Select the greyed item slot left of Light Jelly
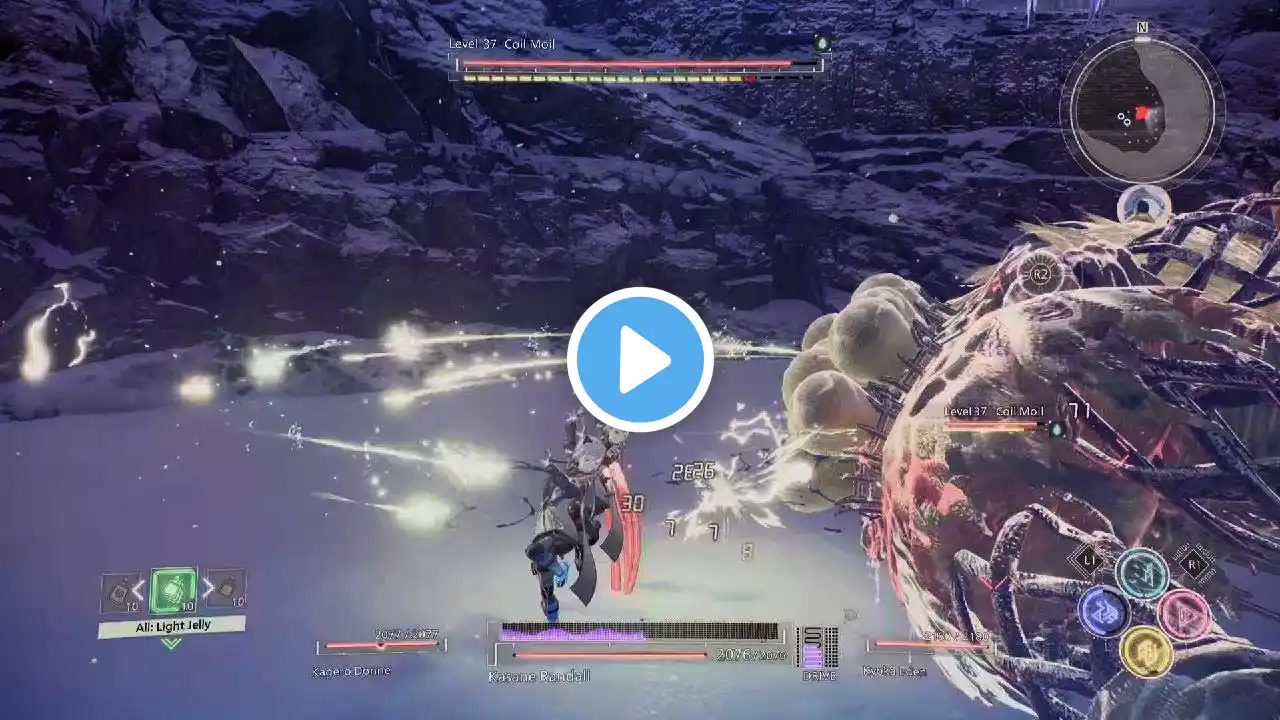Viewport: 1280px width, 720px height. point(119,592)
